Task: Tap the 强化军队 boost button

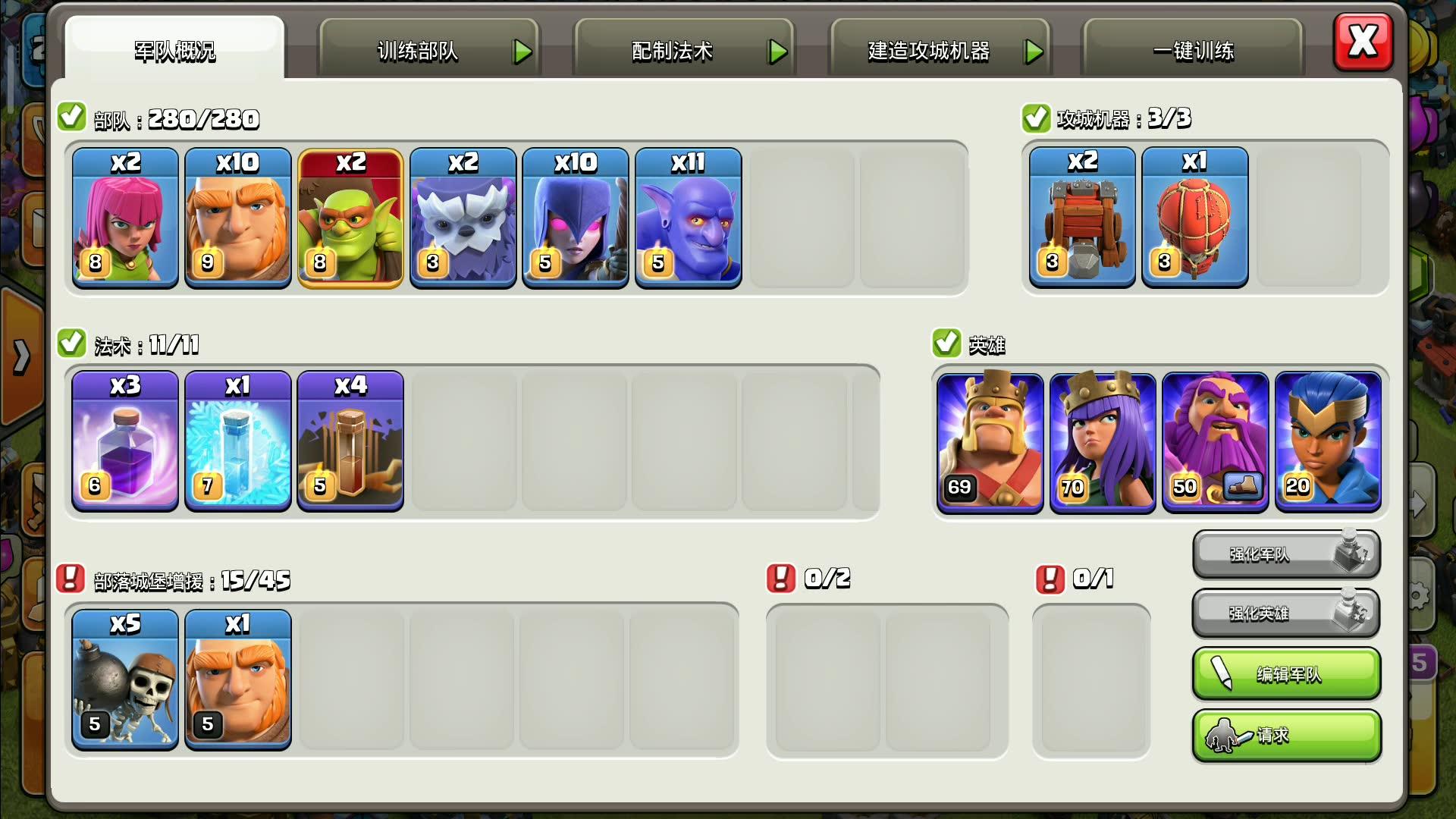Action: pyautogui.click(x=1286, y=554)
